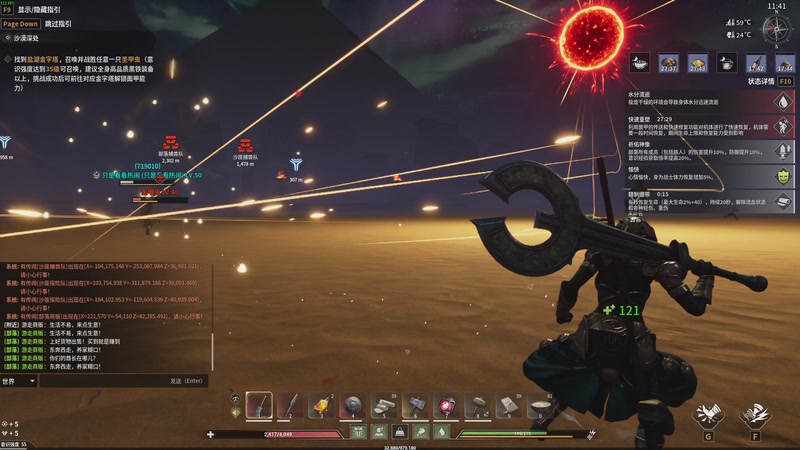The width and height of the screenshot is (800, 450).
Task: Use the food bowl hotbar slot
Action: (541, 405)
